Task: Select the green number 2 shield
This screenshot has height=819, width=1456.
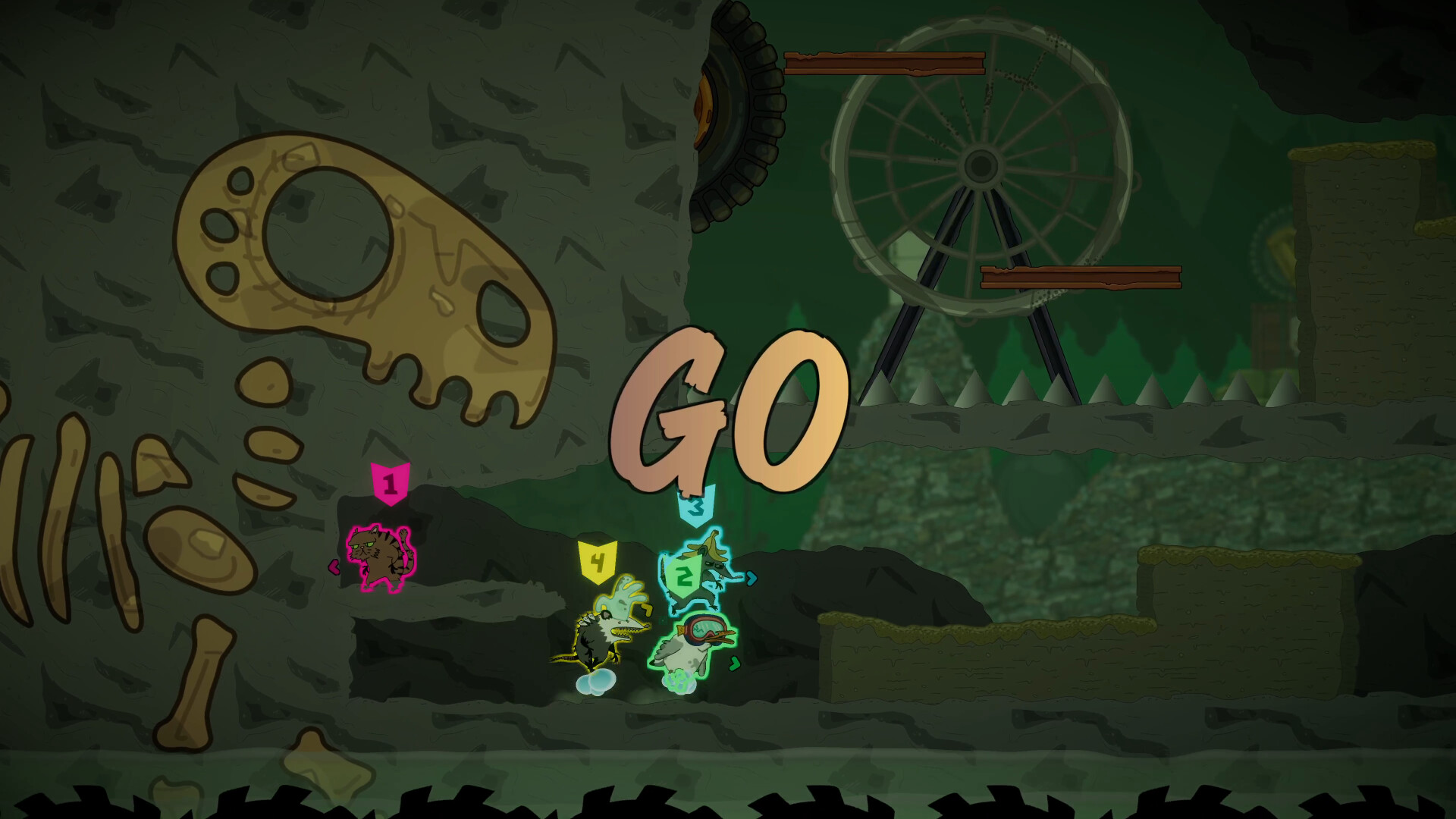Action: (683, 573)
